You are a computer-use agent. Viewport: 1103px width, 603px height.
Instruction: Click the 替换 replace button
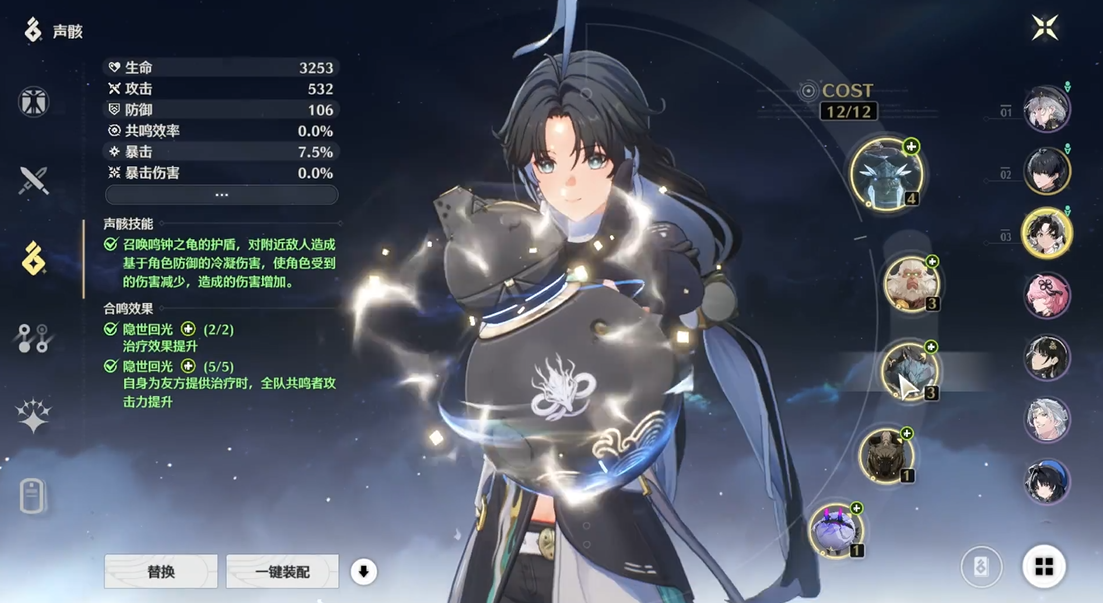pyautogui.click(x=161, y=572)
